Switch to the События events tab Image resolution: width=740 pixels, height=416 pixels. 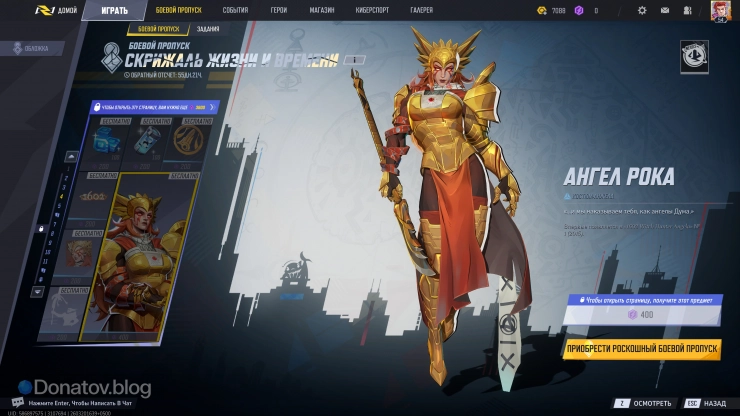(236, 10)
